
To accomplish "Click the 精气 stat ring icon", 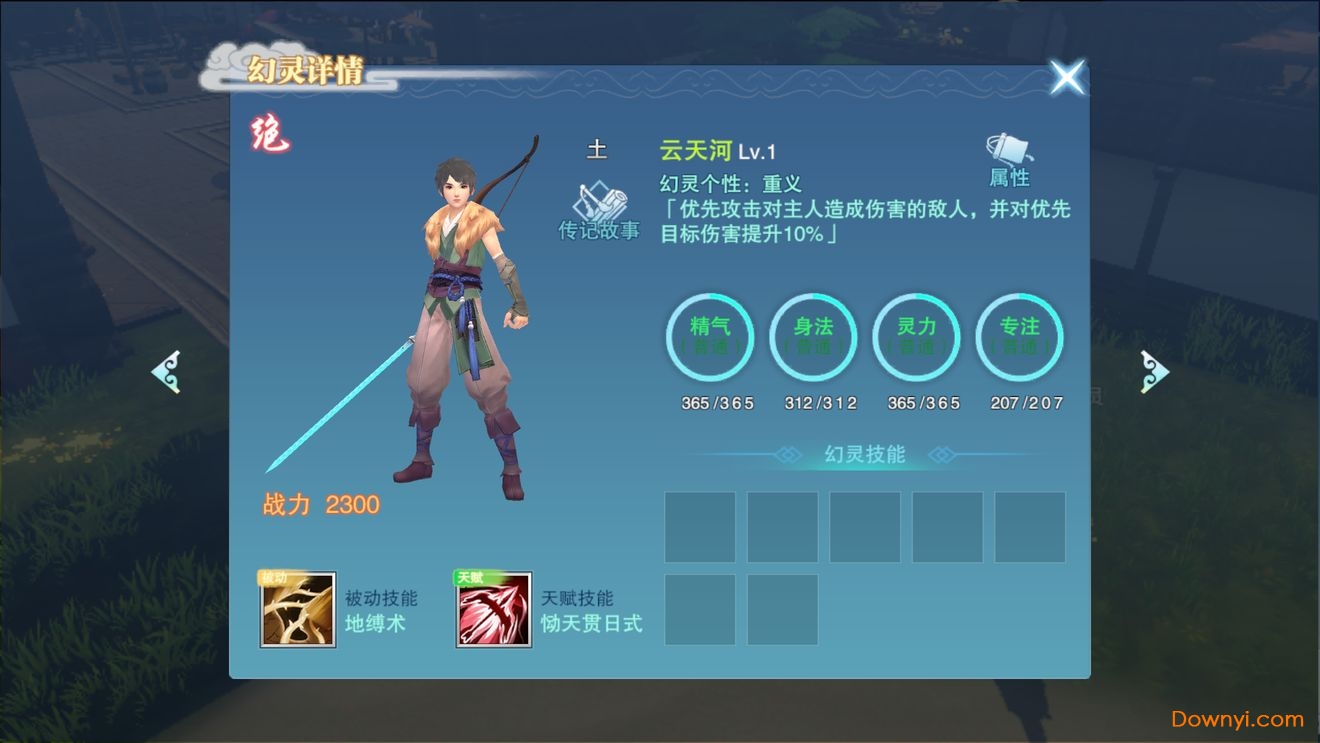I will click(710, 338).
